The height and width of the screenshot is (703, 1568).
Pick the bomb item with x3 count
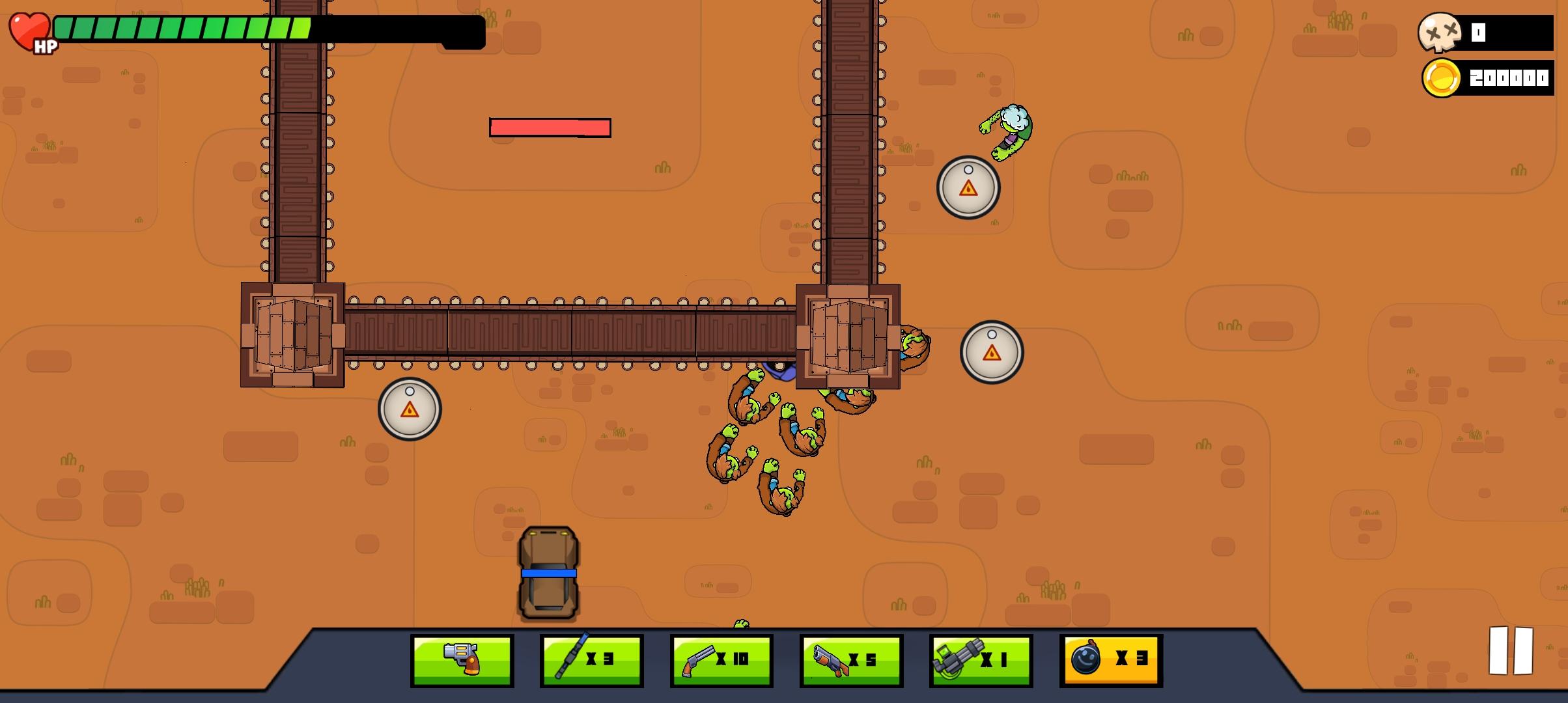tap(1110, 659)
